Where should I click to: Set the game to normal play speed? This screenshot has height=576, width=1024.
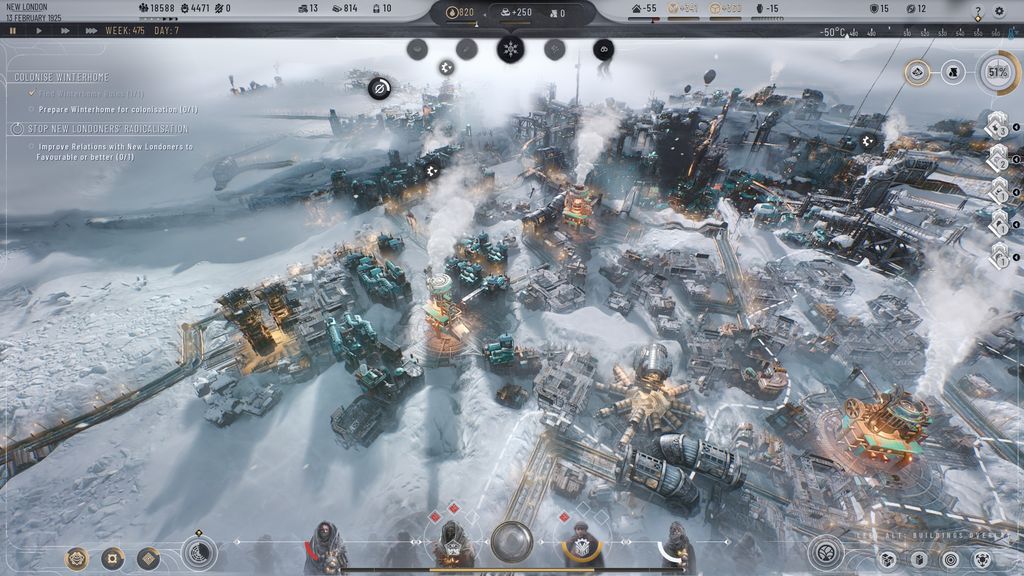pos(39,31)
